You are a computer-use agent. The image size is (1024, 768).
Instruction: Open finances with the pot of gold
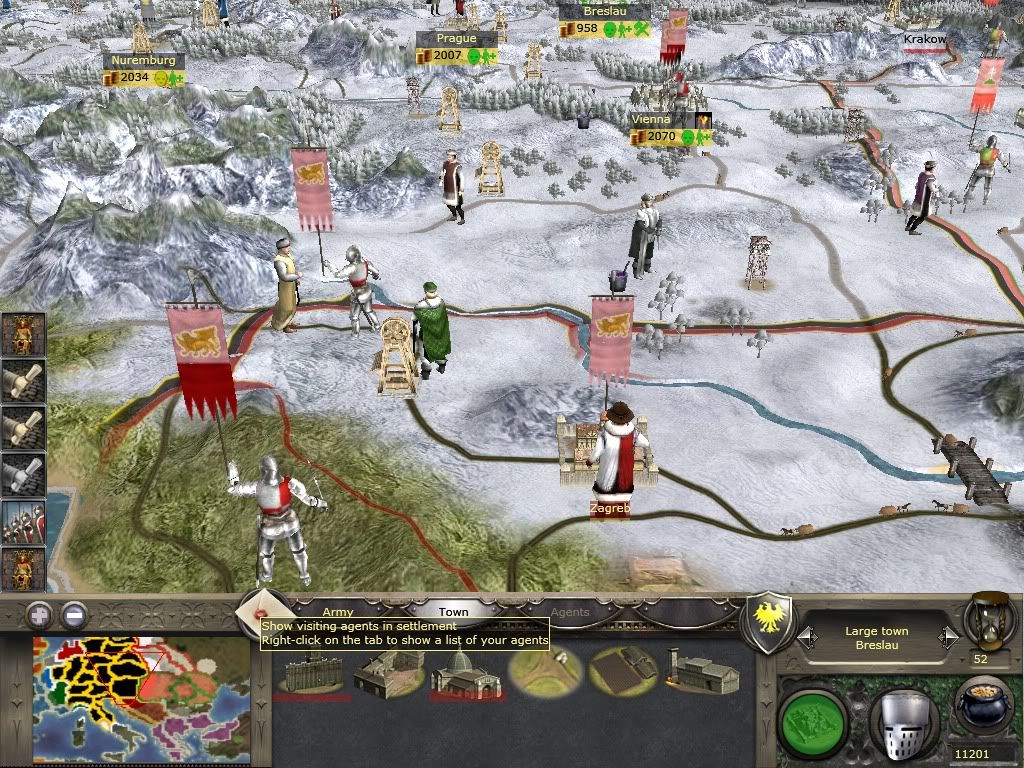tap(985, 706)
